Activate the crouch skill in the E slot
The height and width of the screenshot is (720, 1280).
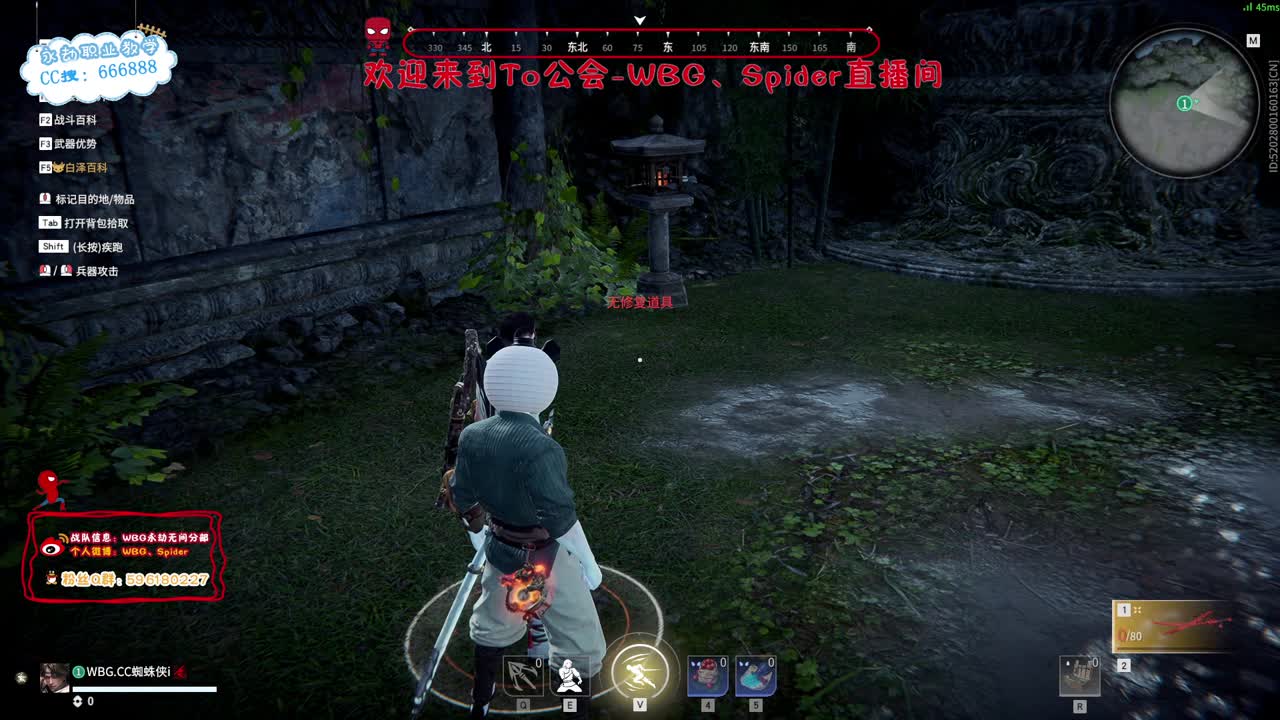[x=571, y=676]
